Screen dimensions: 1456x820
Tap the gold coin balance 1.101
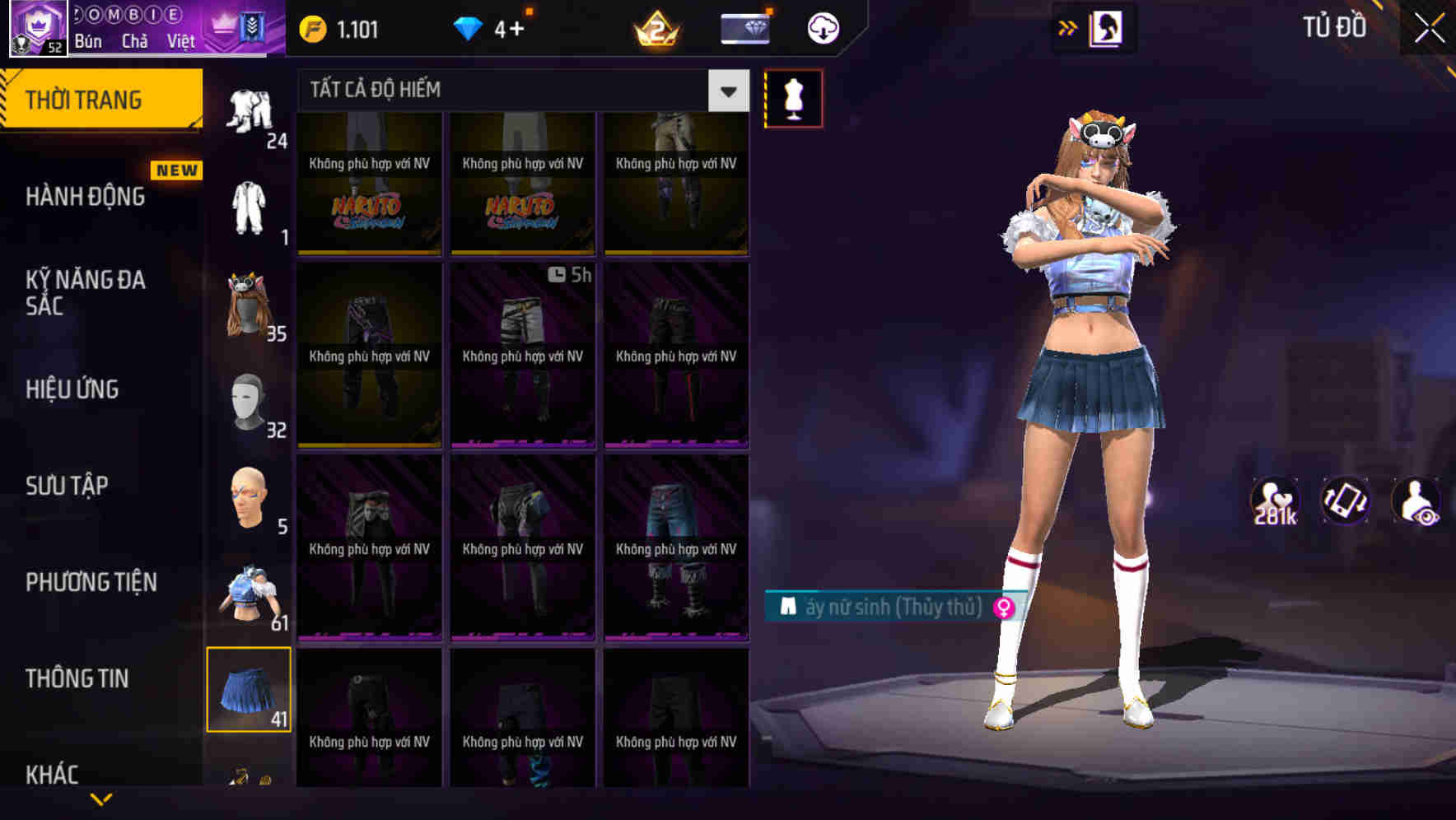[338, 28]
